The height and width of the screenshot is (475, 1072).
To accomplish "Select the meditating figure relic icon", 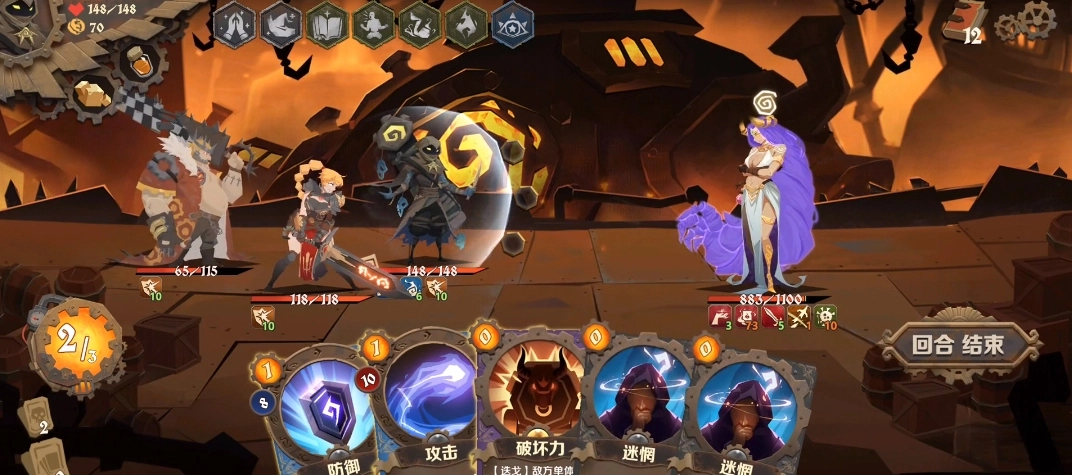I will tap(374, 24).
